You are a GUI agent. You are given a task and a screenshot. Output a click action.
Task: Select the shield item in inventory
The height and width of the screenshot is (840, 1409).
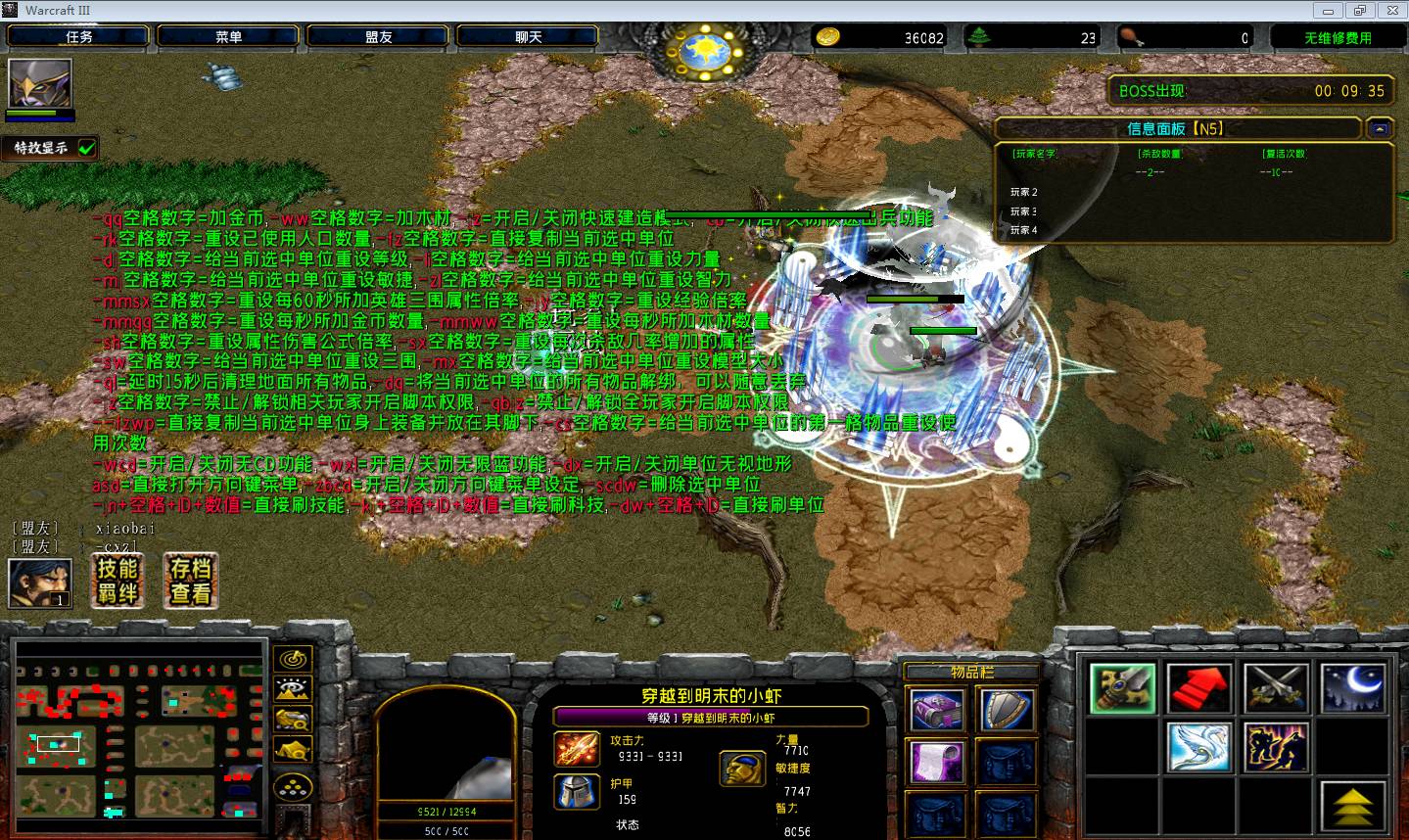click(x=1008, y=710)
